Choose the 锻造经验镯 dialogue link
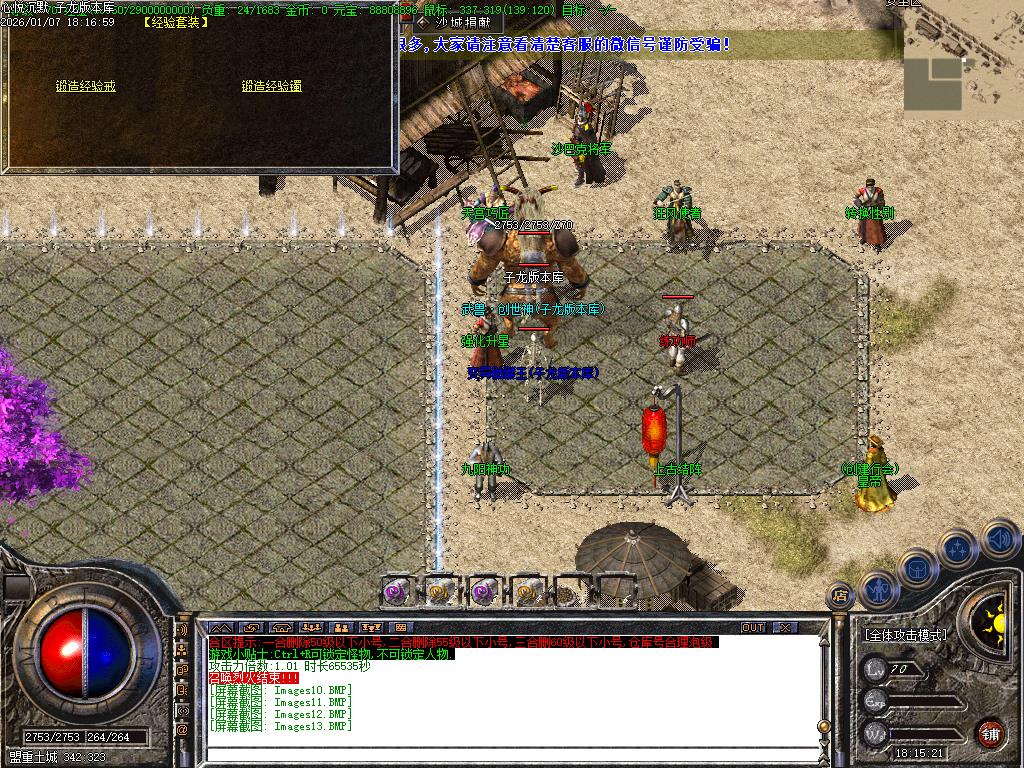1024x768 pixels. click(x=271, y=86)
